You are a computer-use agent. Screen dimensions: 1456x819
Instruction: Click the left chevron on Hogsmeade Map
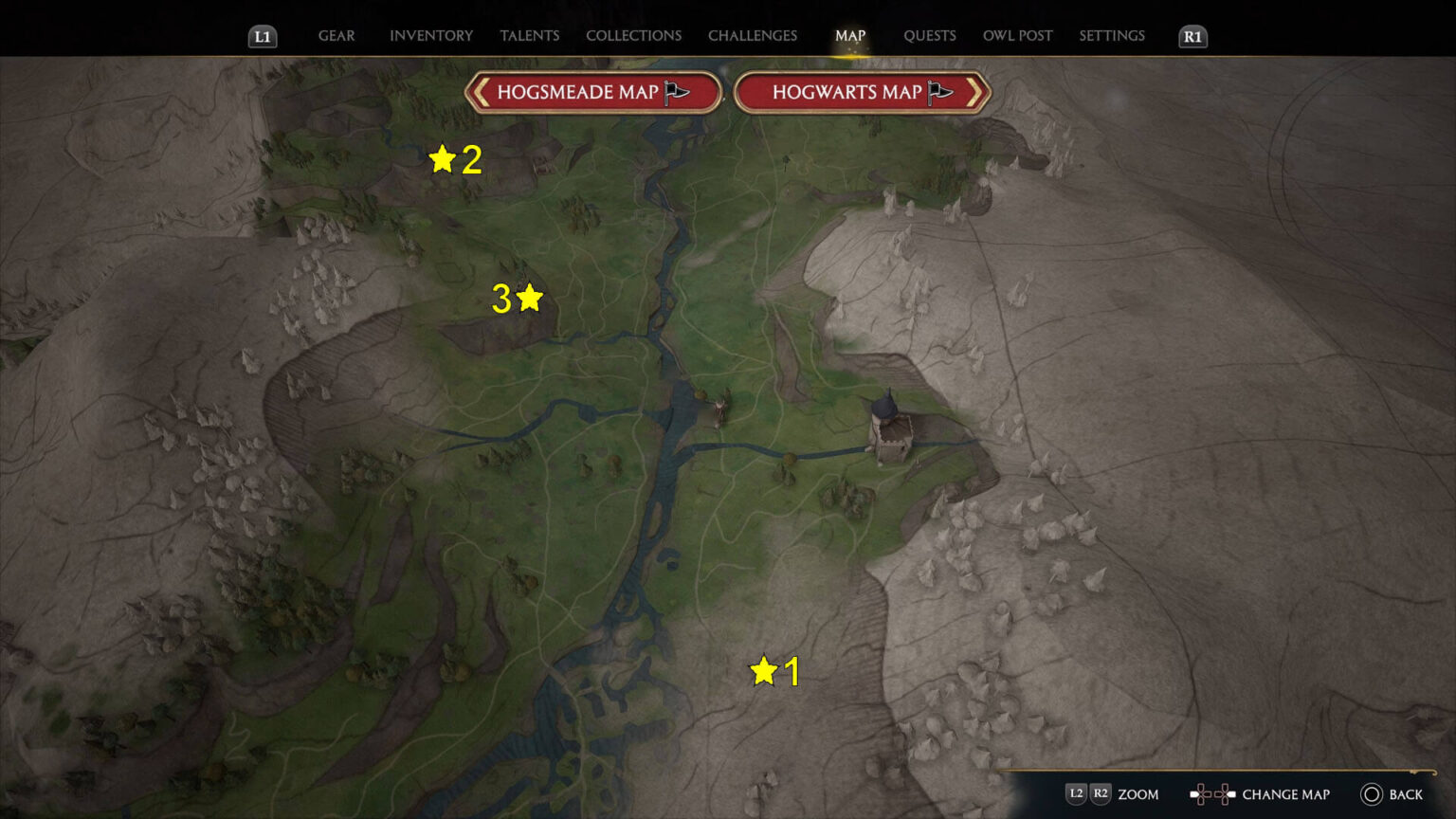481,92
